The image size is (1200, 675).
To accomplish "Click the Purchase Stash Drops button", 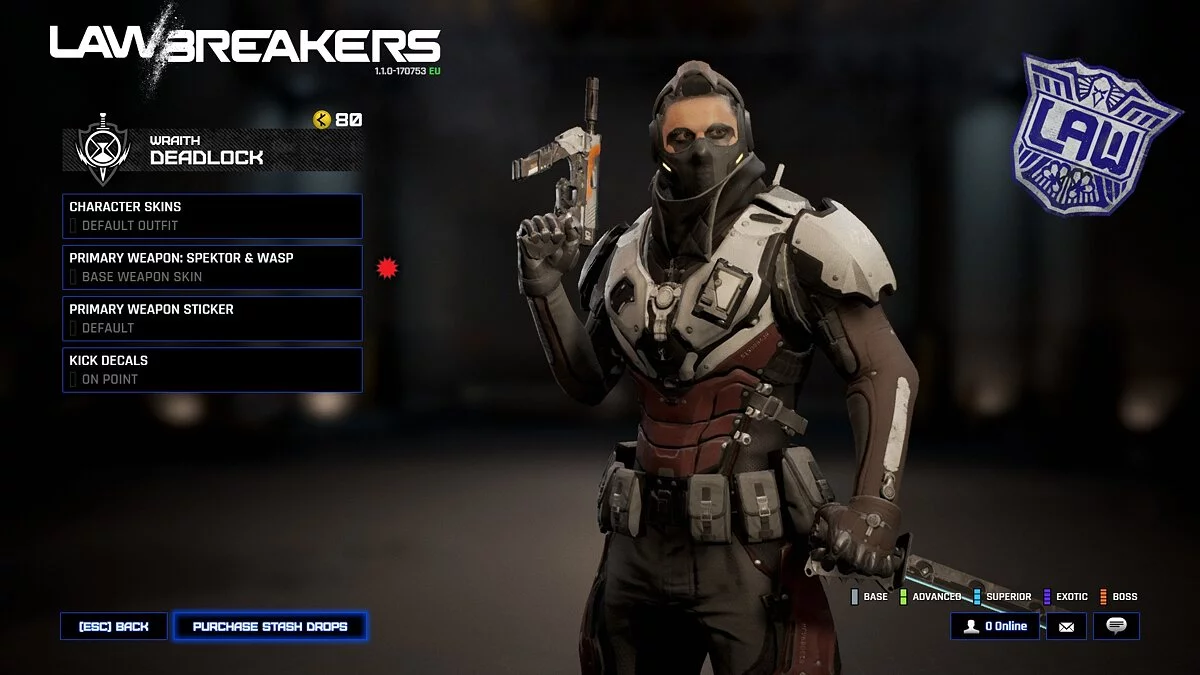I will [x=270, y=627].
